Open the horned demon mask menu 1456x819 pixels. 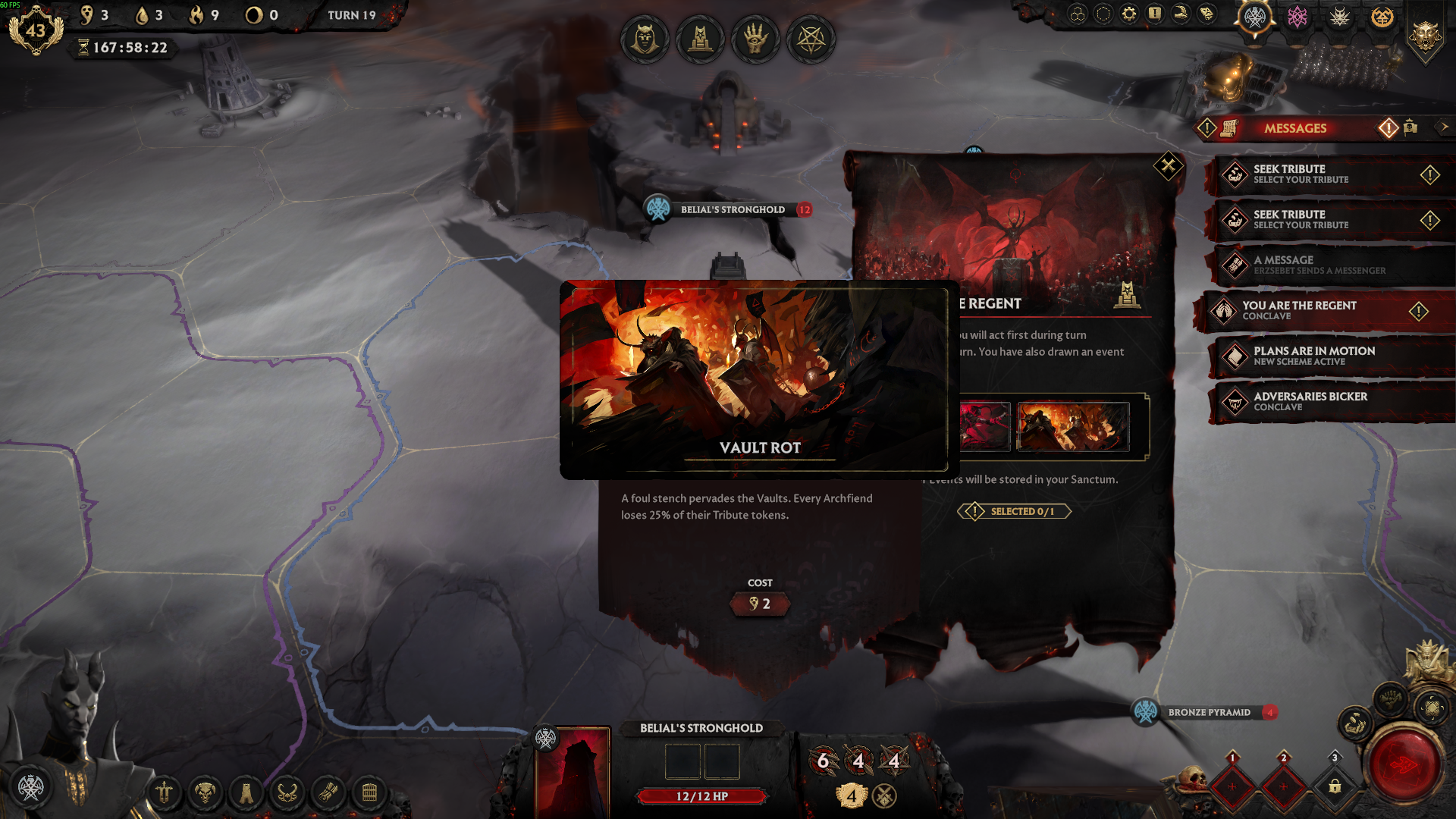coord(205,793)
